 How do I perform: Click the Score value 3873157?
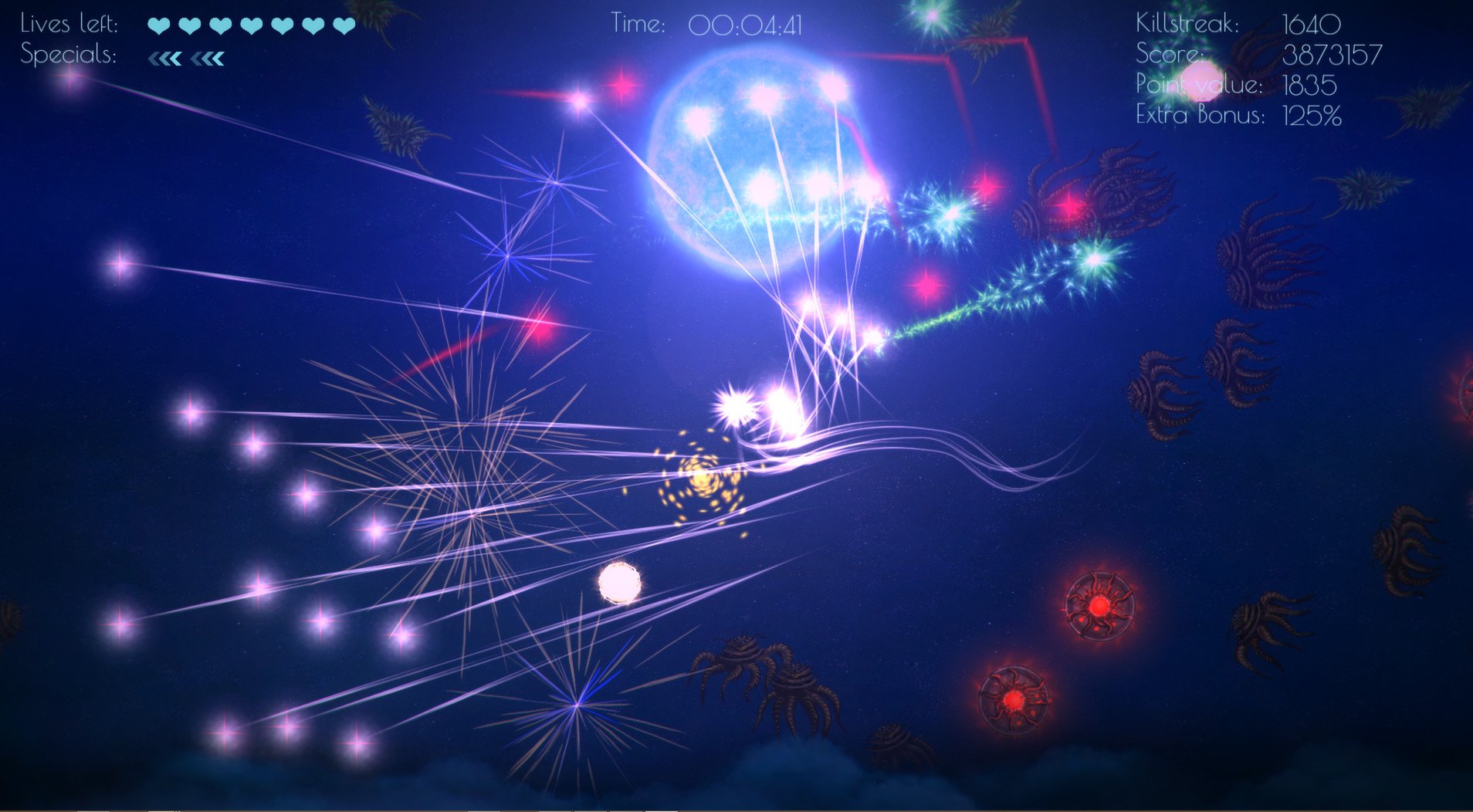click(1332, 54)
